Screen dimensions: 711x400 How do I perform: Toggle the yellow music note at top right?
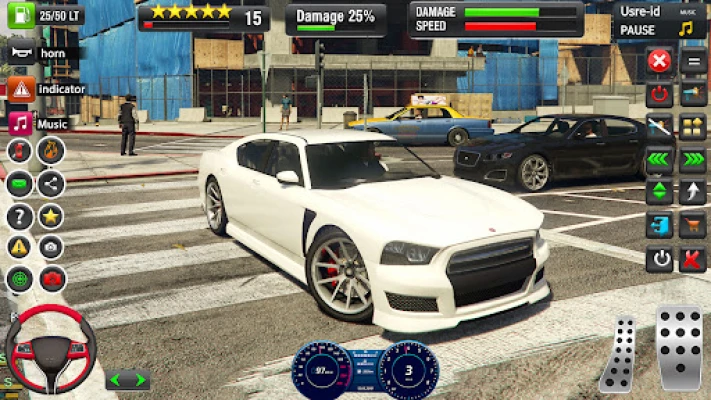[686, 29]
